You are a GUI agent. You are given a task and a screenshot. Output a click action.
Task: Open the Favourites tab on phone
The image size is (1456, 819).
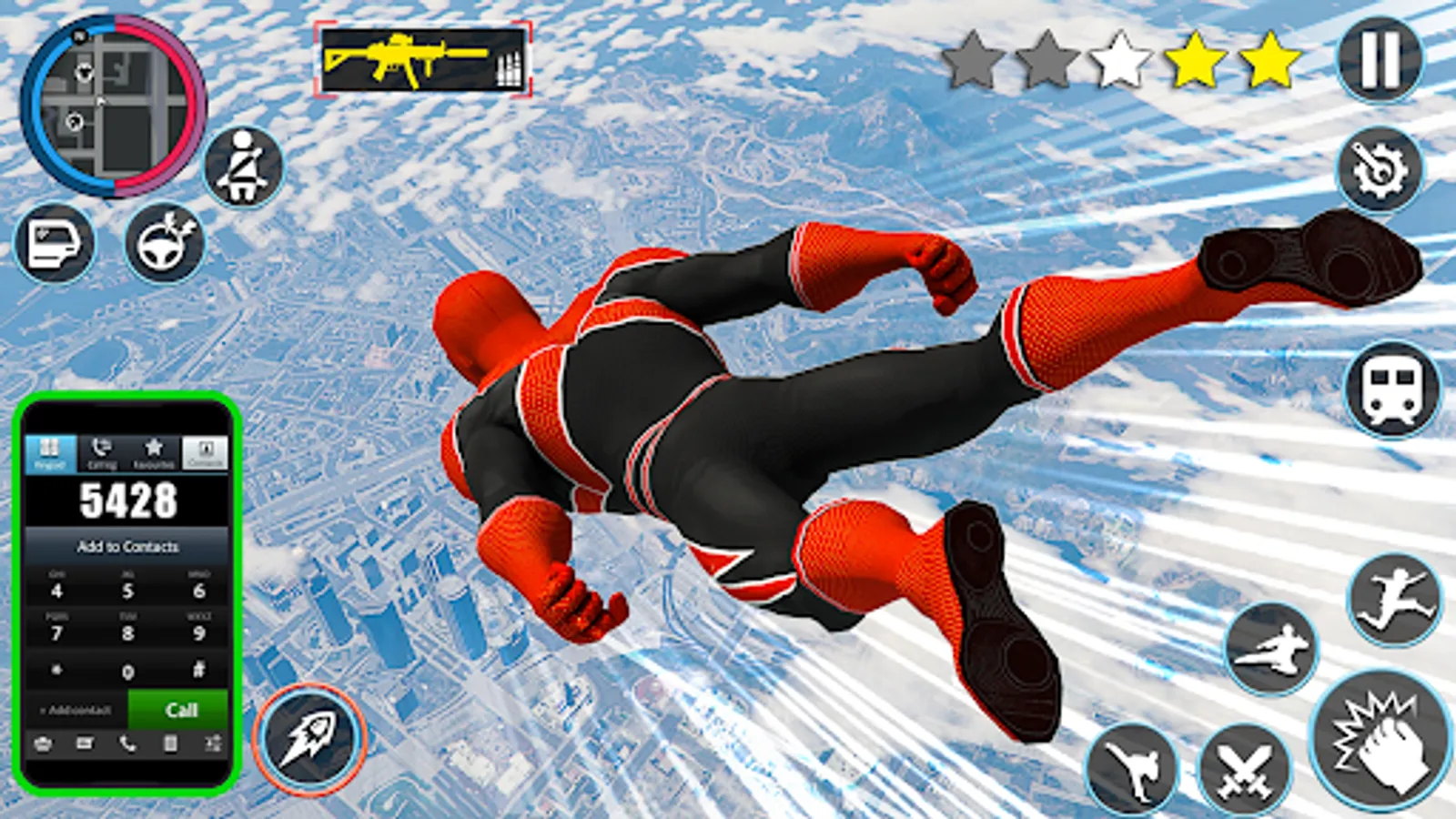coord(153,450)
